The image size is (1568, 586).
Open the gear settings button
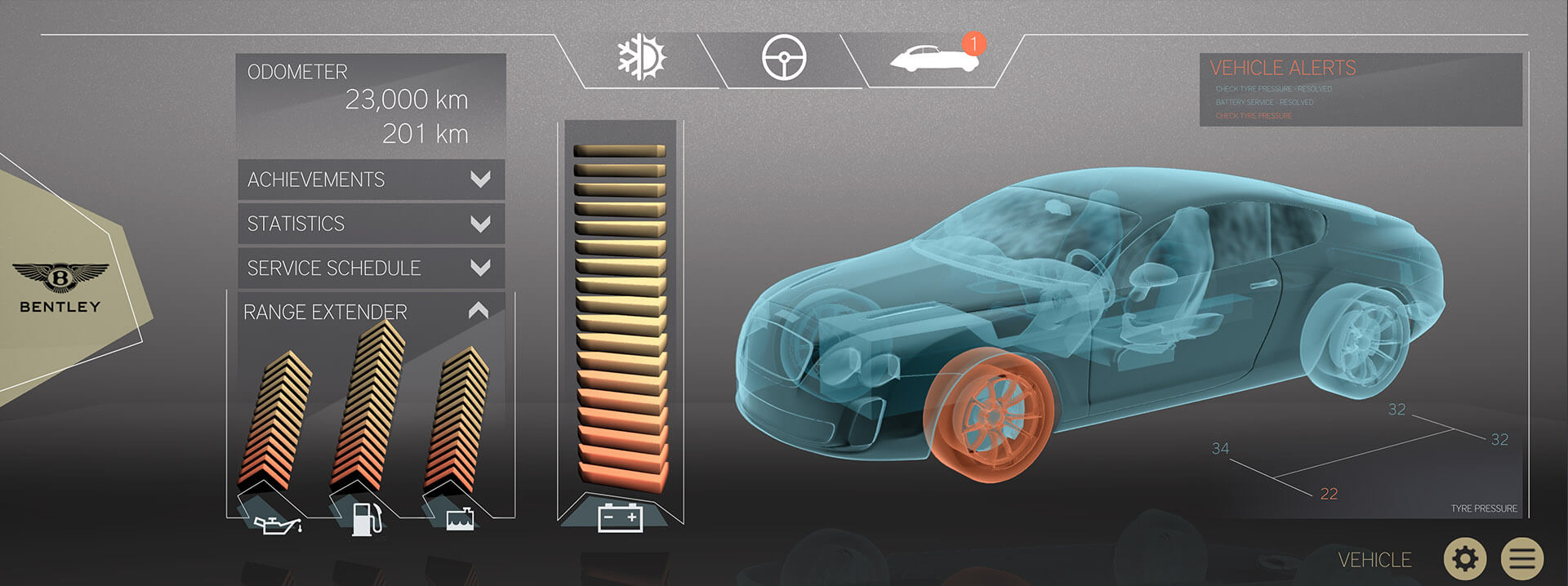click(x=1465, y=559)
